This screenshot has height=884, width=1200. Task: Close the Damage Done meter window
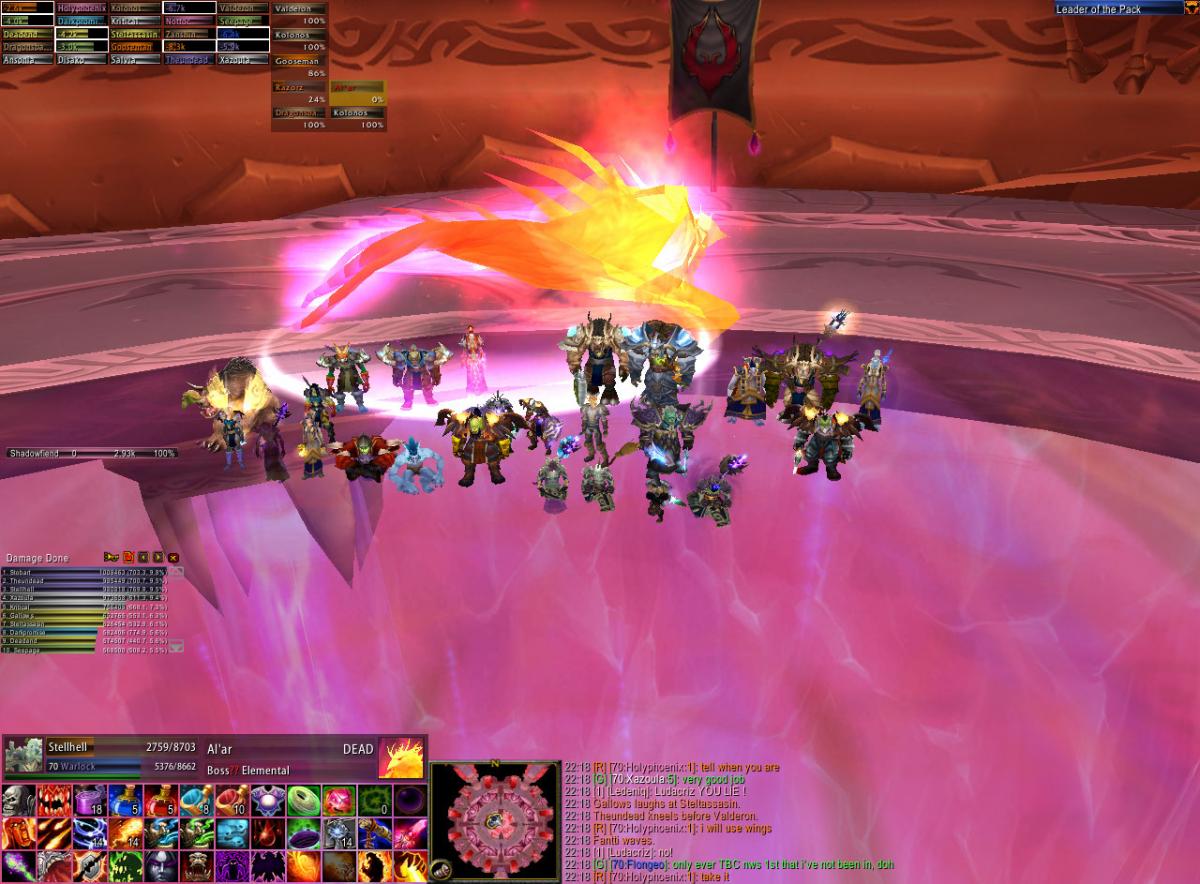click(173, 557)
